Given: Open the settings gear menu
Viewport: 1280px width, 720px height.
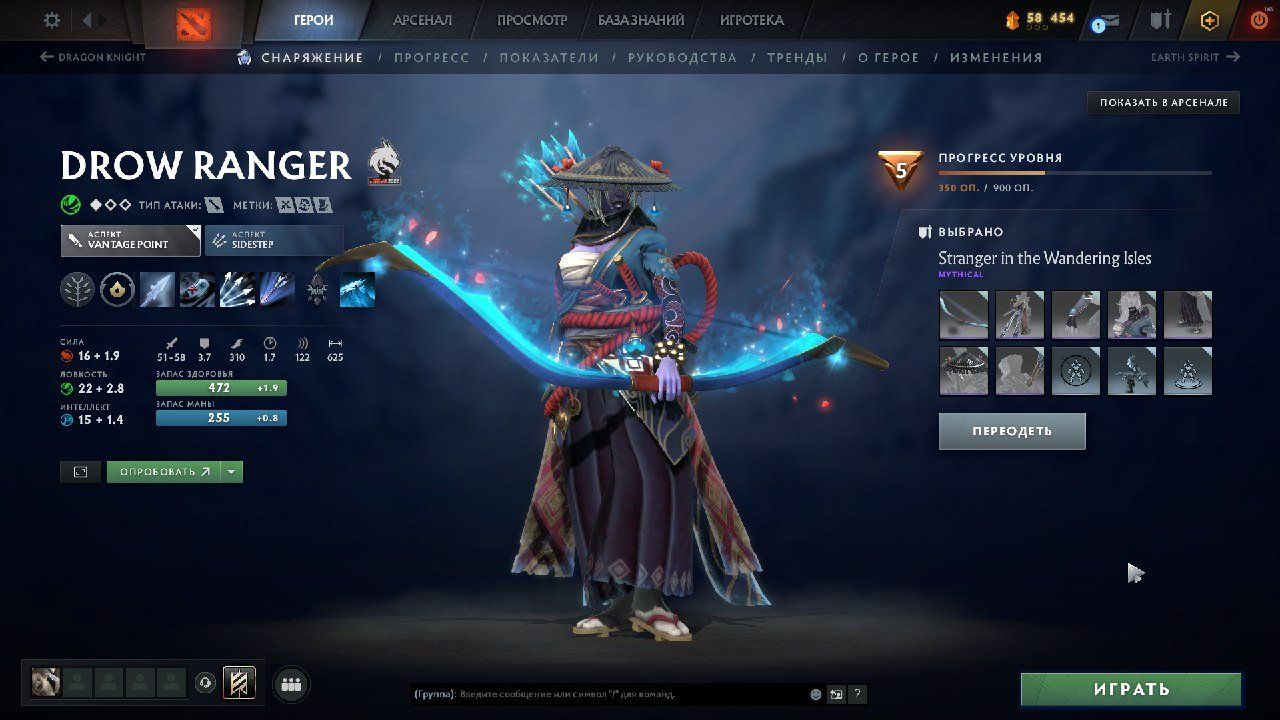Looking at the screenshot, I should point(52,20).
